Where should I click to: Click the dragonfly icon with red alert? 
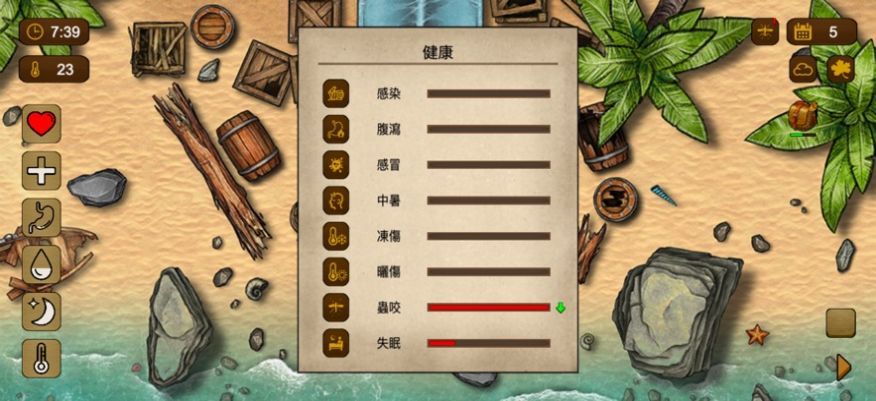pos(765,31)
